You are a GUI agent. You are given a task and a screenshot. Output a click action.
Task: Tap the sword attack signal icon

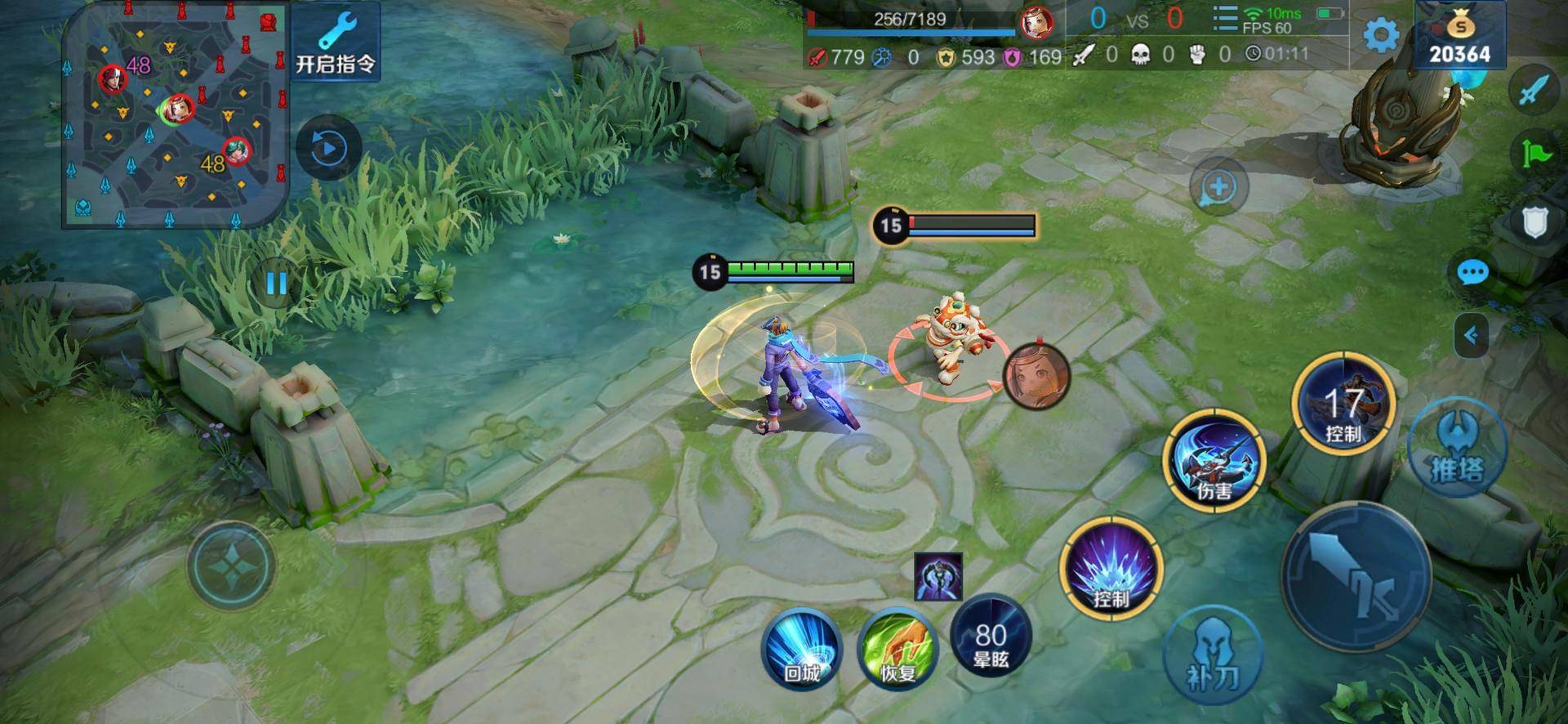pyautogui.click(x=1533, y=90)
